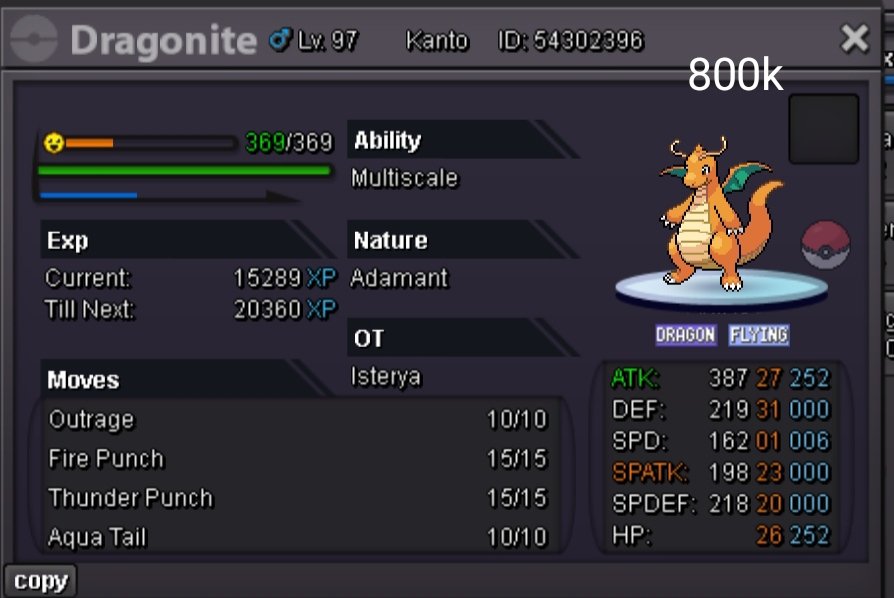Click the Flying type badge
This screenshot has width=894, height=598.
758,335
